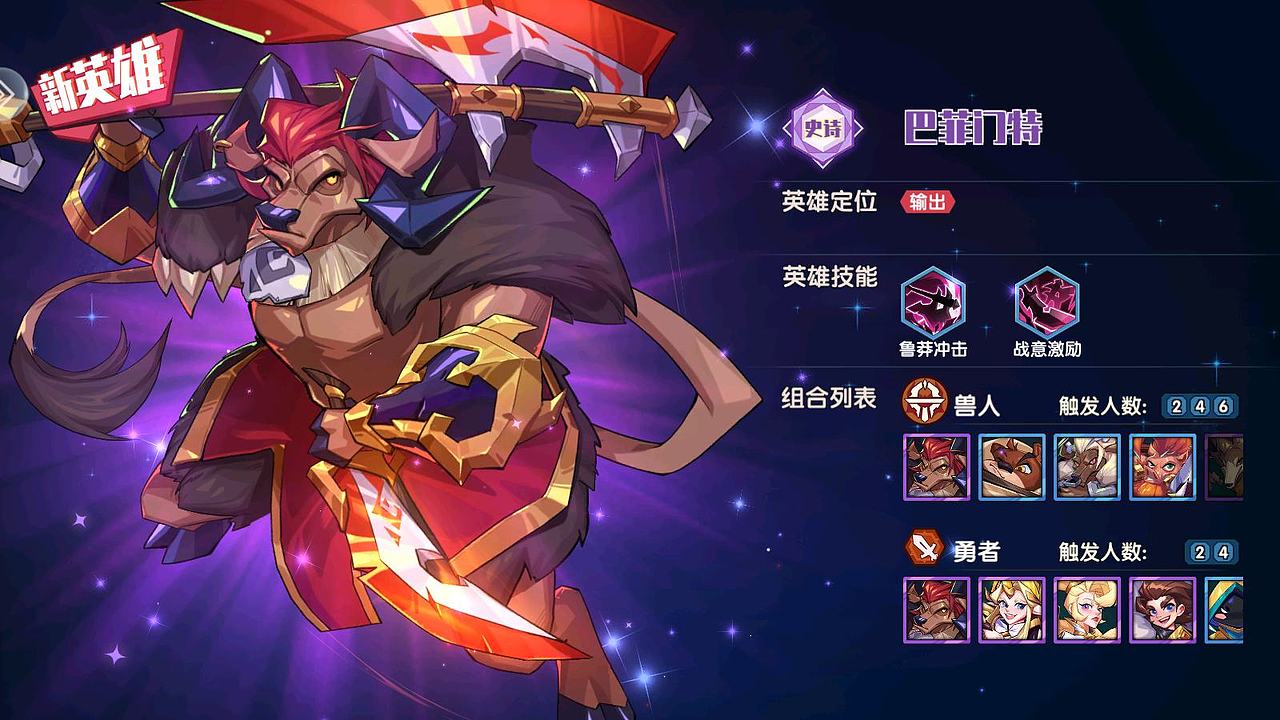Toggle the 4 trigger count for 勇者

1222,553
